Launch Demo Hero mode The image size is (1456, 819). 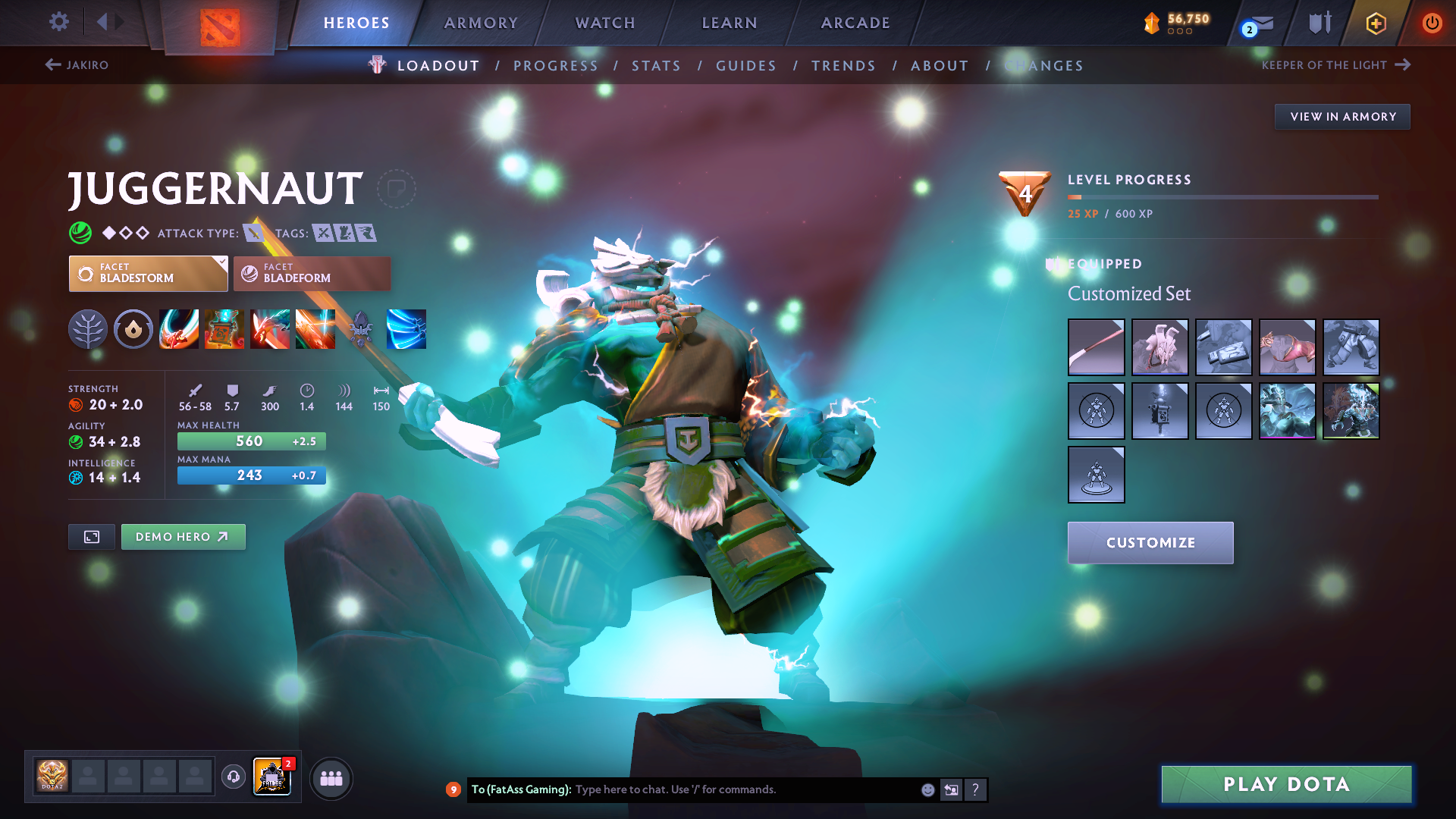click(183, 537)
